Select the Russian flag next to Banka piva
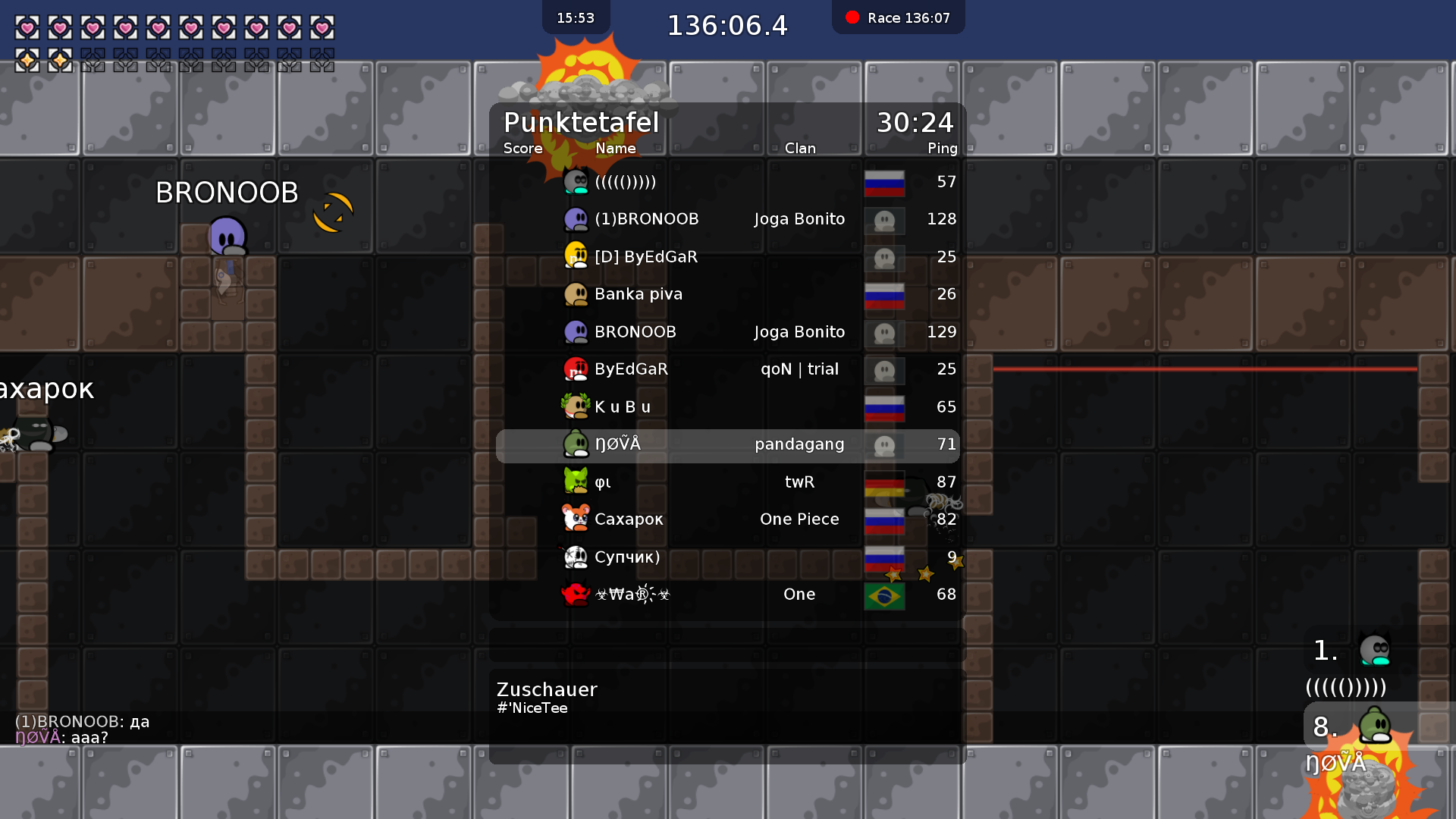Viewport: 1456px width, 819px height. 884,296
